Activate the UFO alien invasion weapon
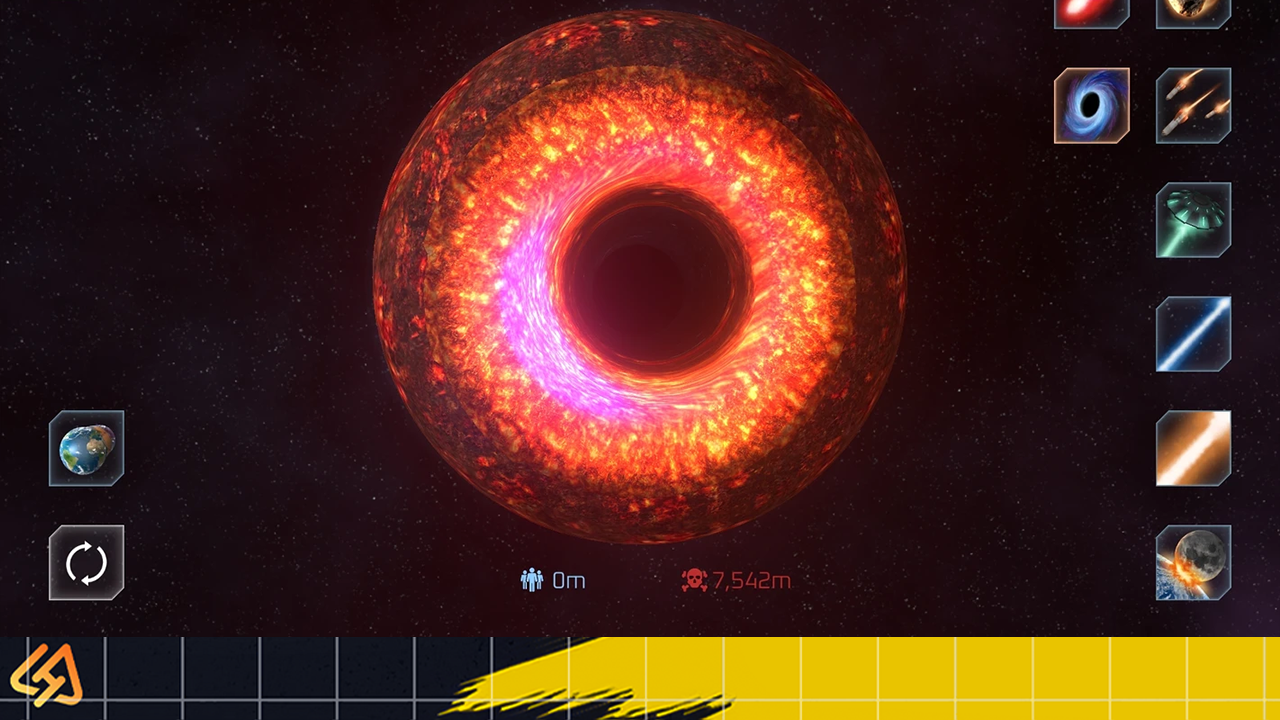 pos(1193,219)
